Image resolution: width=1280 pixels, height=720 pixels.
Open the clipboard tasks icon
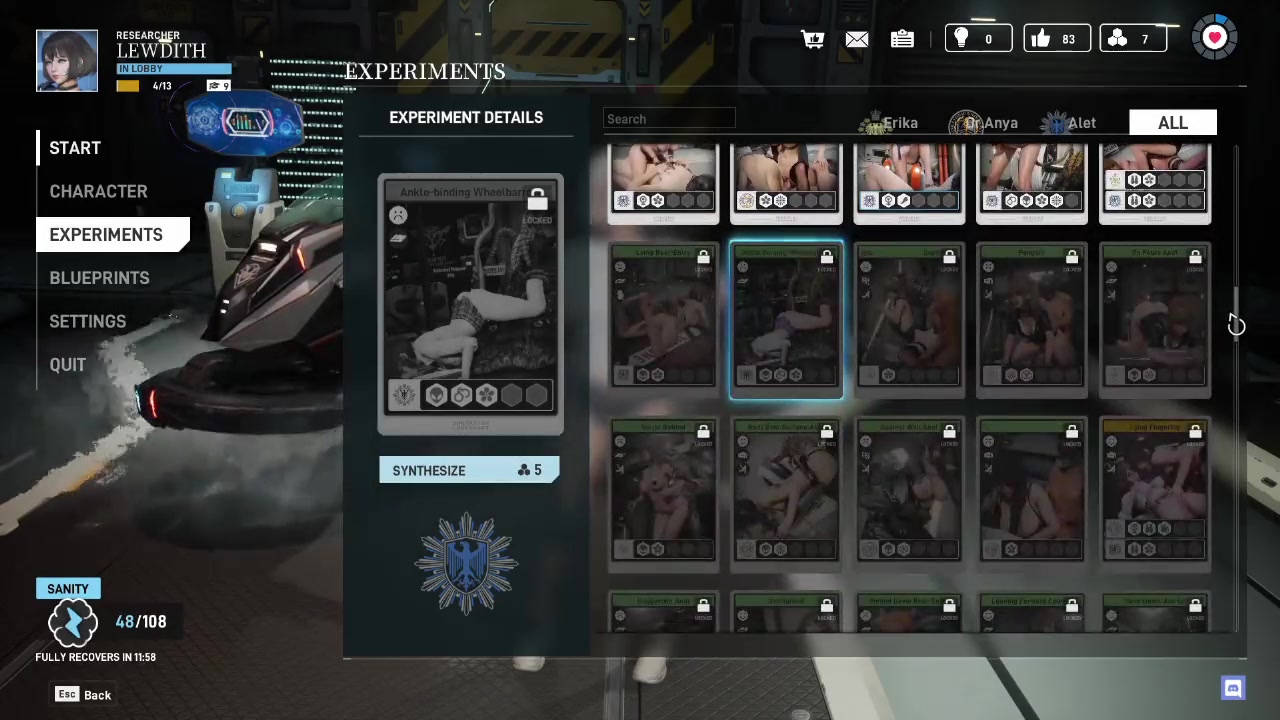point(902,39)
